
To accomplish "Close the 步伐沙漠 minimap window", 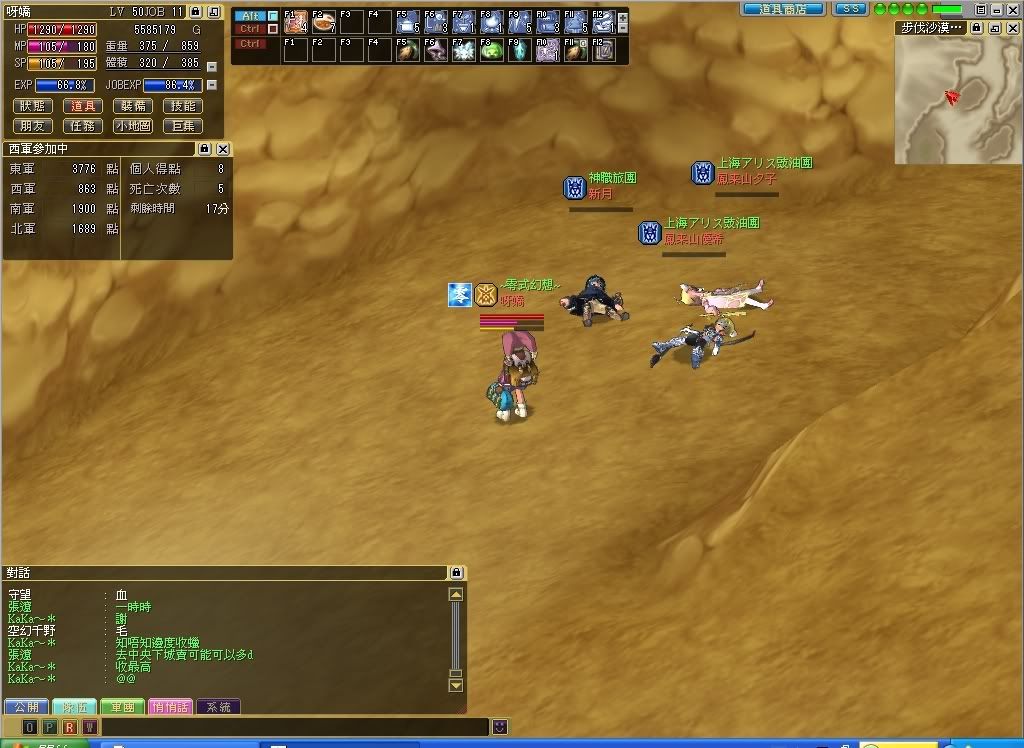I will click(x=1013, y=28).
